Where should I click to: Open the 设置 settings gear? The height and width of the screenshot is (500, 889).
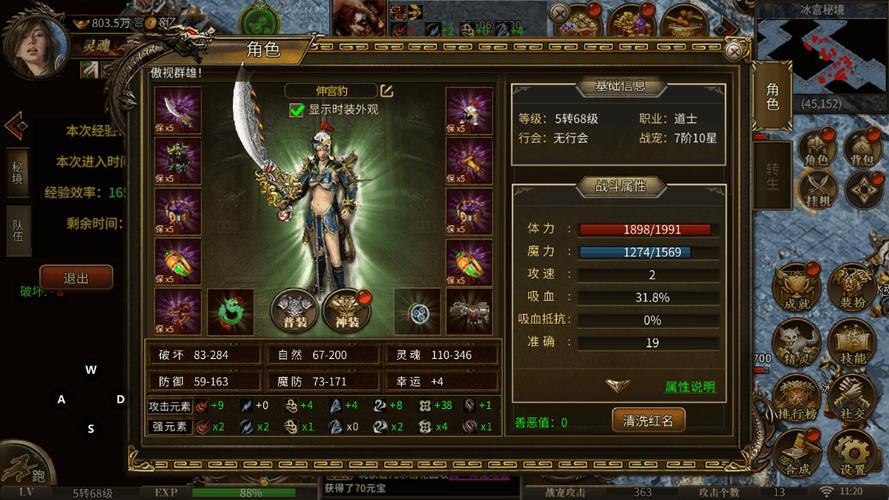pos(853,455)
